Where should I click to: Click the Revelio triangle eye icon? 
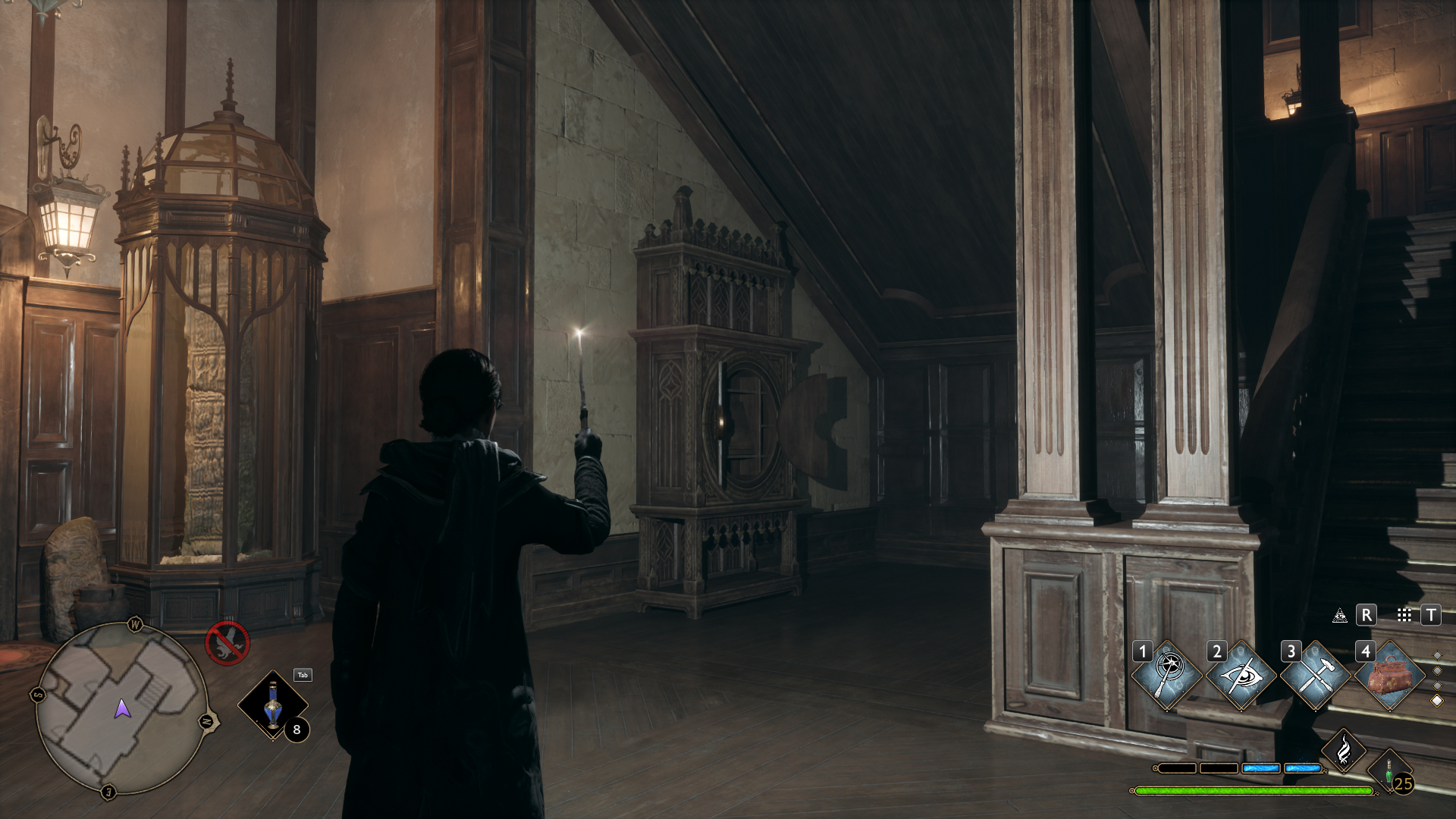pos(1340,616)
